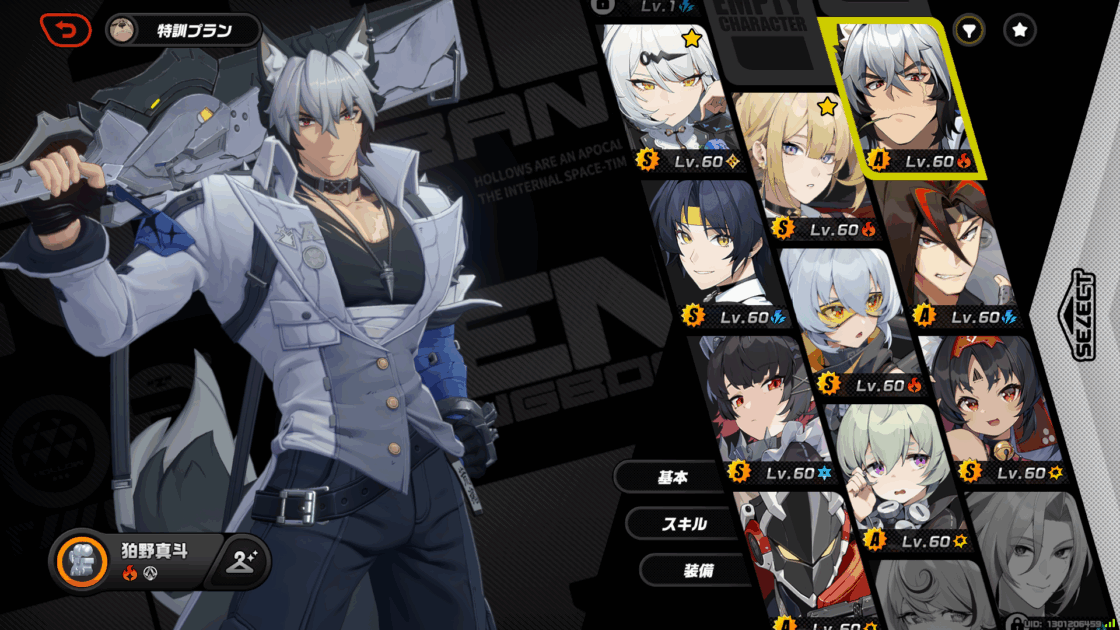Toggle the star favorites filter
Screen dimensions: 1120x630
tap(1019, 31)
